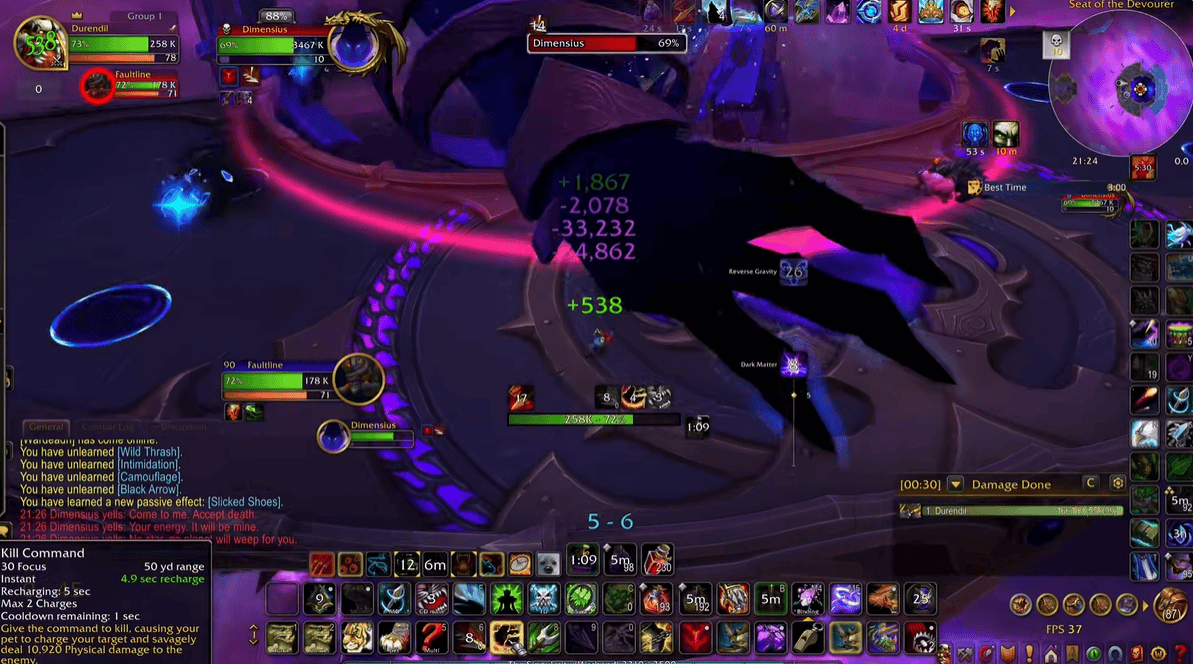The image size is (1193, 664).
Task: Toggle the action bar page arrows
Action: (253, 635)
